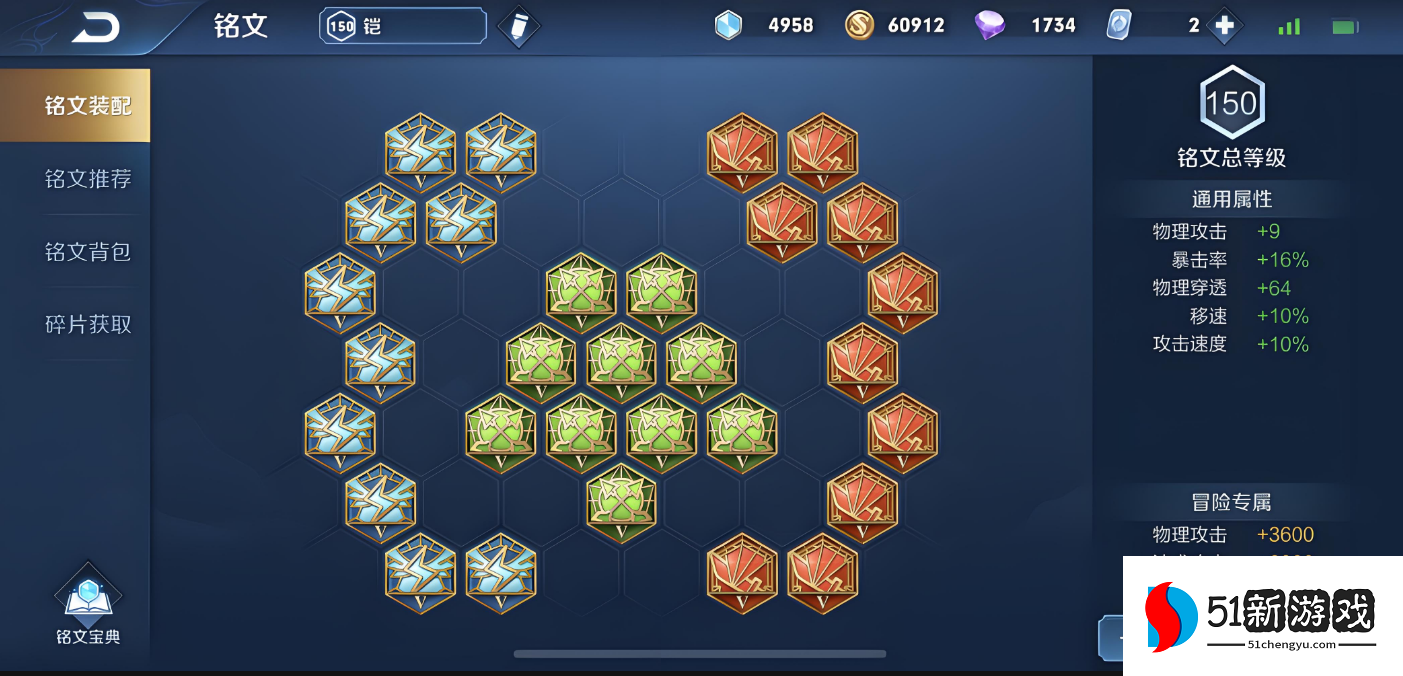Go back using the return arrow
Viewport: 1403px width, 676px height.
click(x=95, y=27)
